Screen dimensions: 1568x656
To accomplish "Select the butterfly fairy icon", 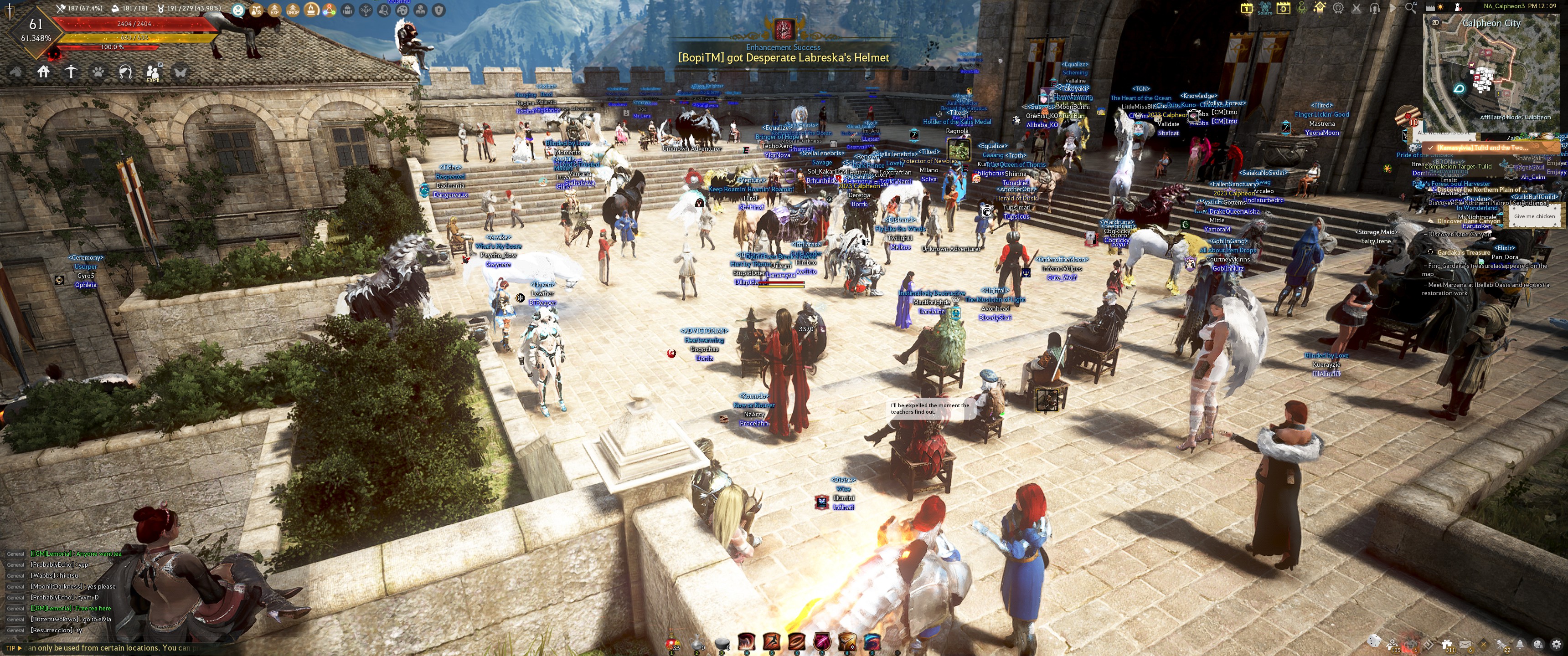I will [x=180, y=72].
